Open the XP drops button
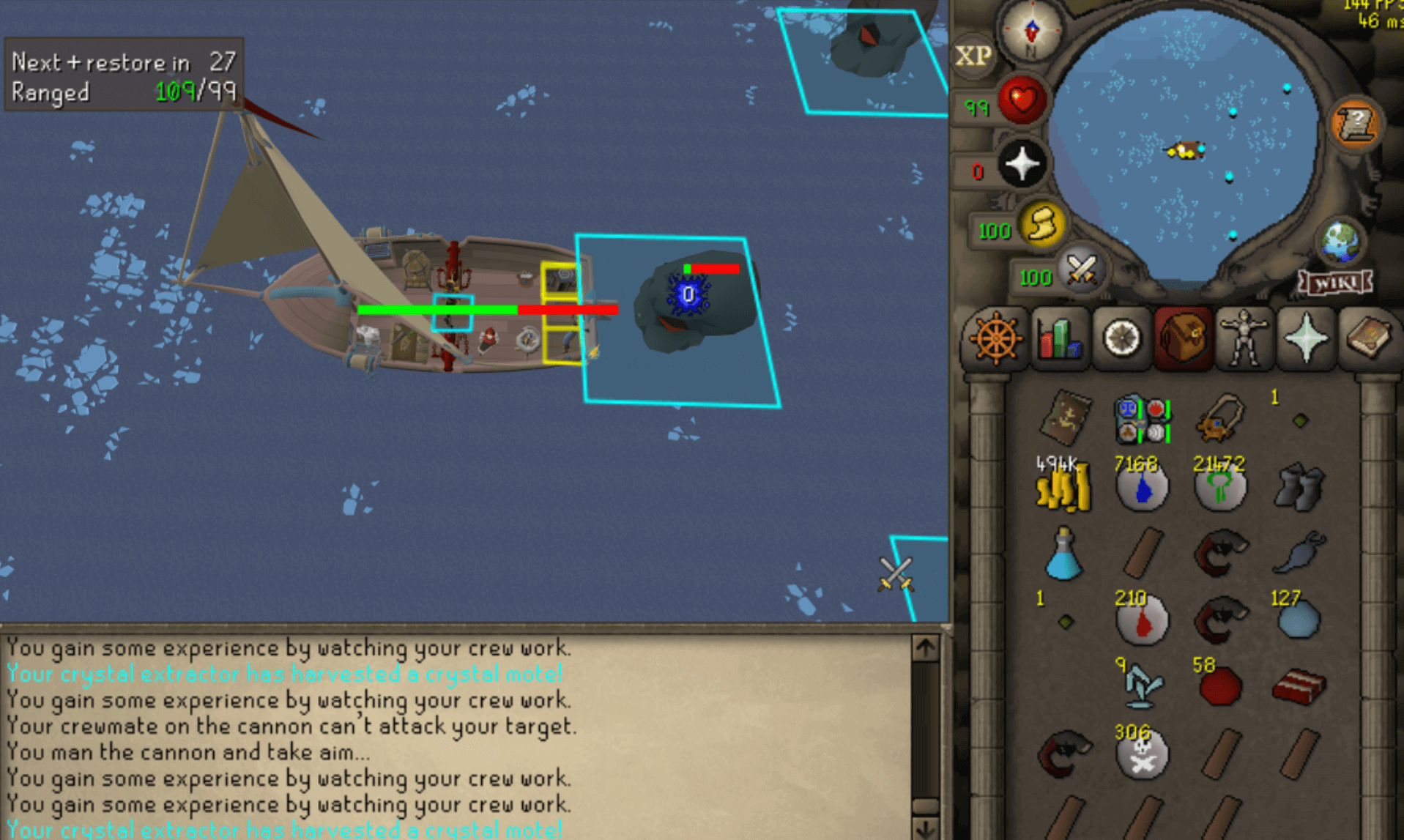The image size is (1404, 840). [973, 56]
